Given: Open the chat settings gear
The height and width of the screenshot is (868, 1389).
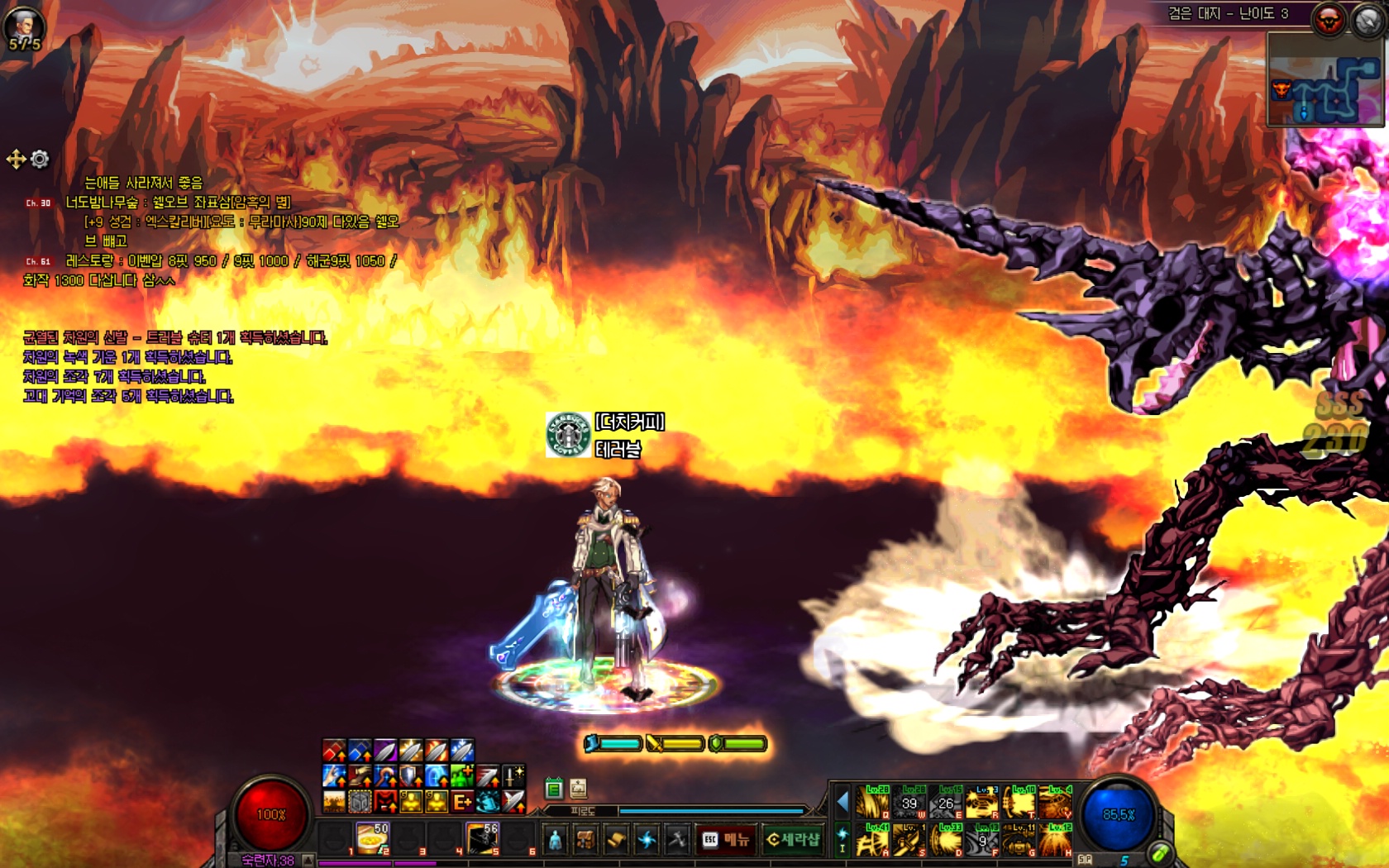Looking at the screenshot, I should click(40, 159).
